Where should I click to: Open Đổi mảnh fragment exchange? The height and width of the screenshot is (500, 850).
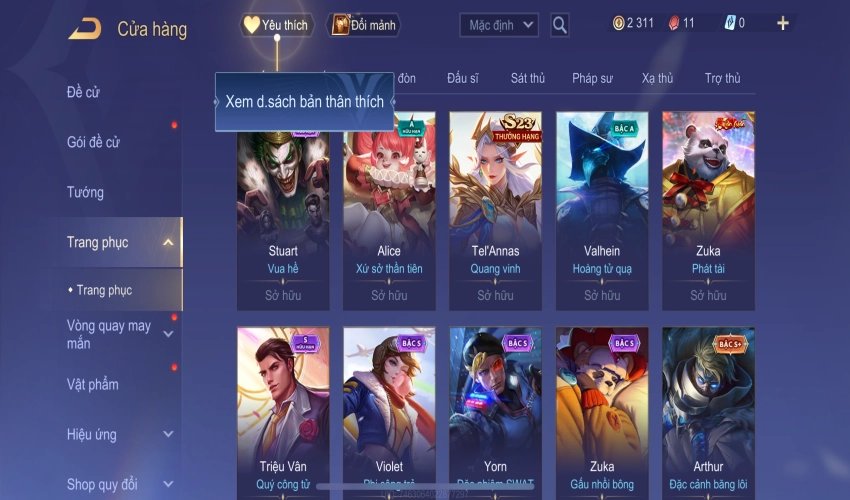(x=363, y=25)
